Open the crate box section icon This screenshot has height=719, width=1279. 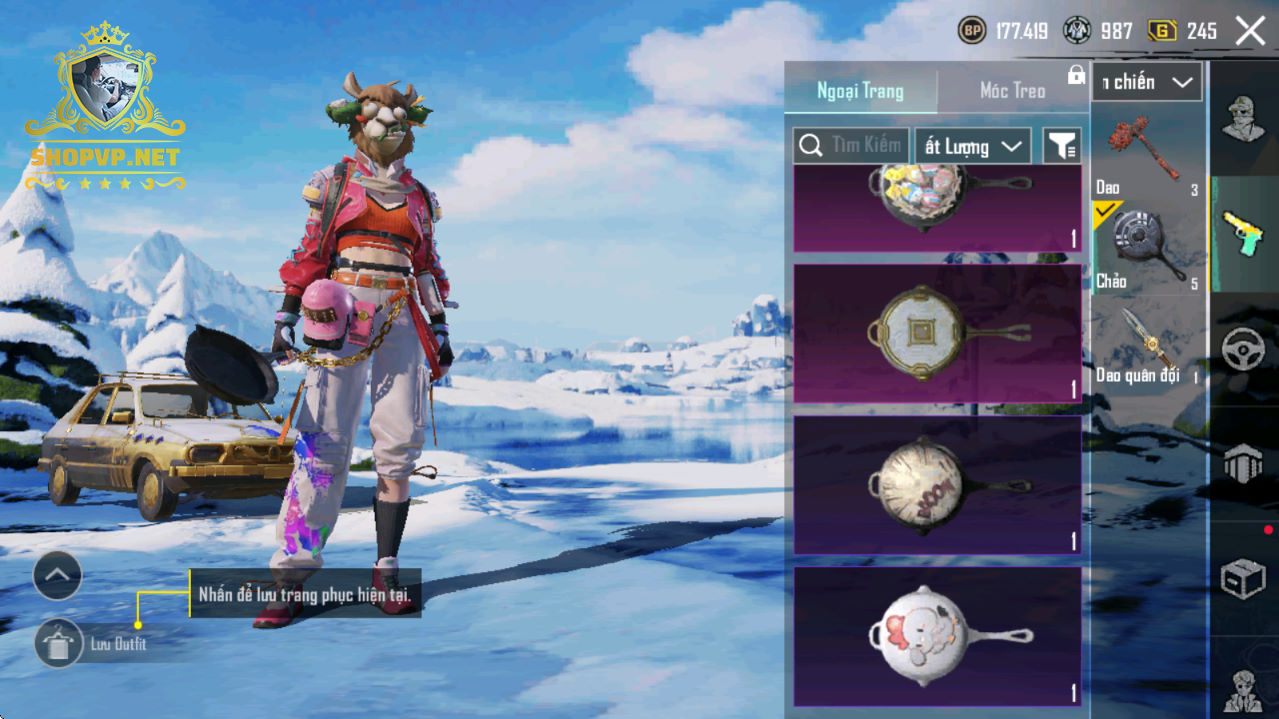(x=1243, y=578)
